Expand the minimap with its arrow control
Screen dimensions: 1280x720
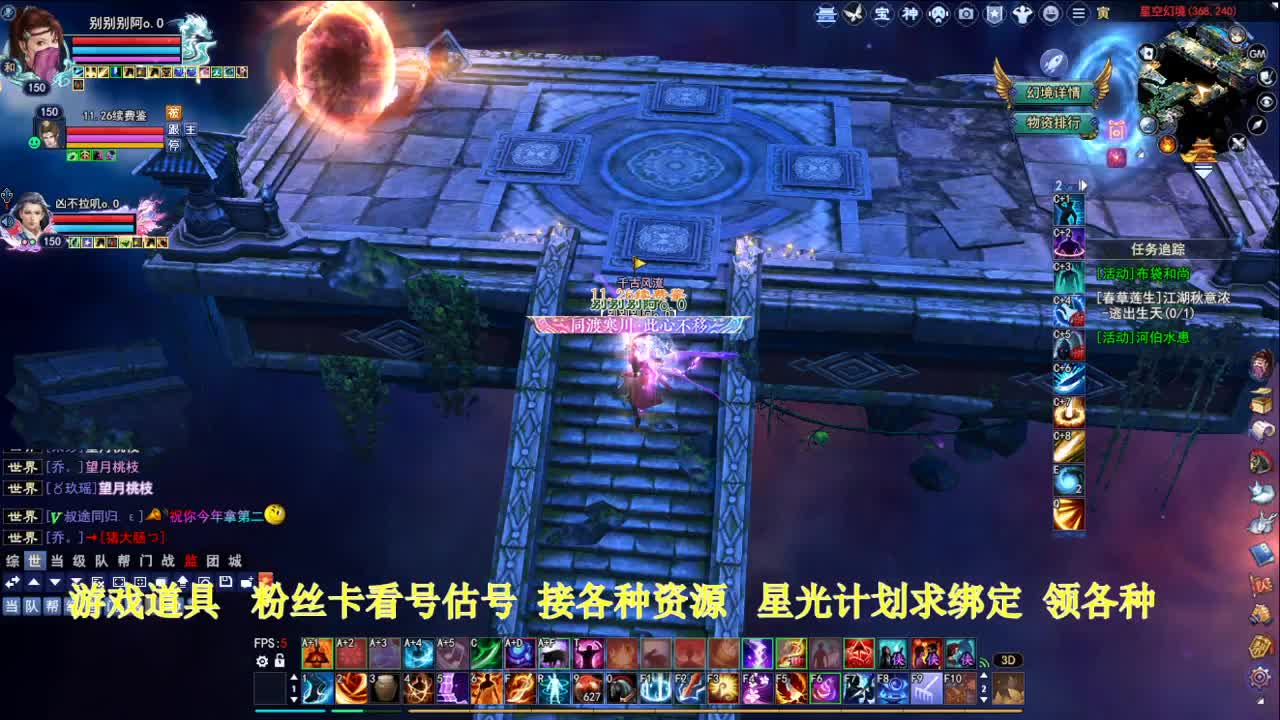[x=1203, y=172]
